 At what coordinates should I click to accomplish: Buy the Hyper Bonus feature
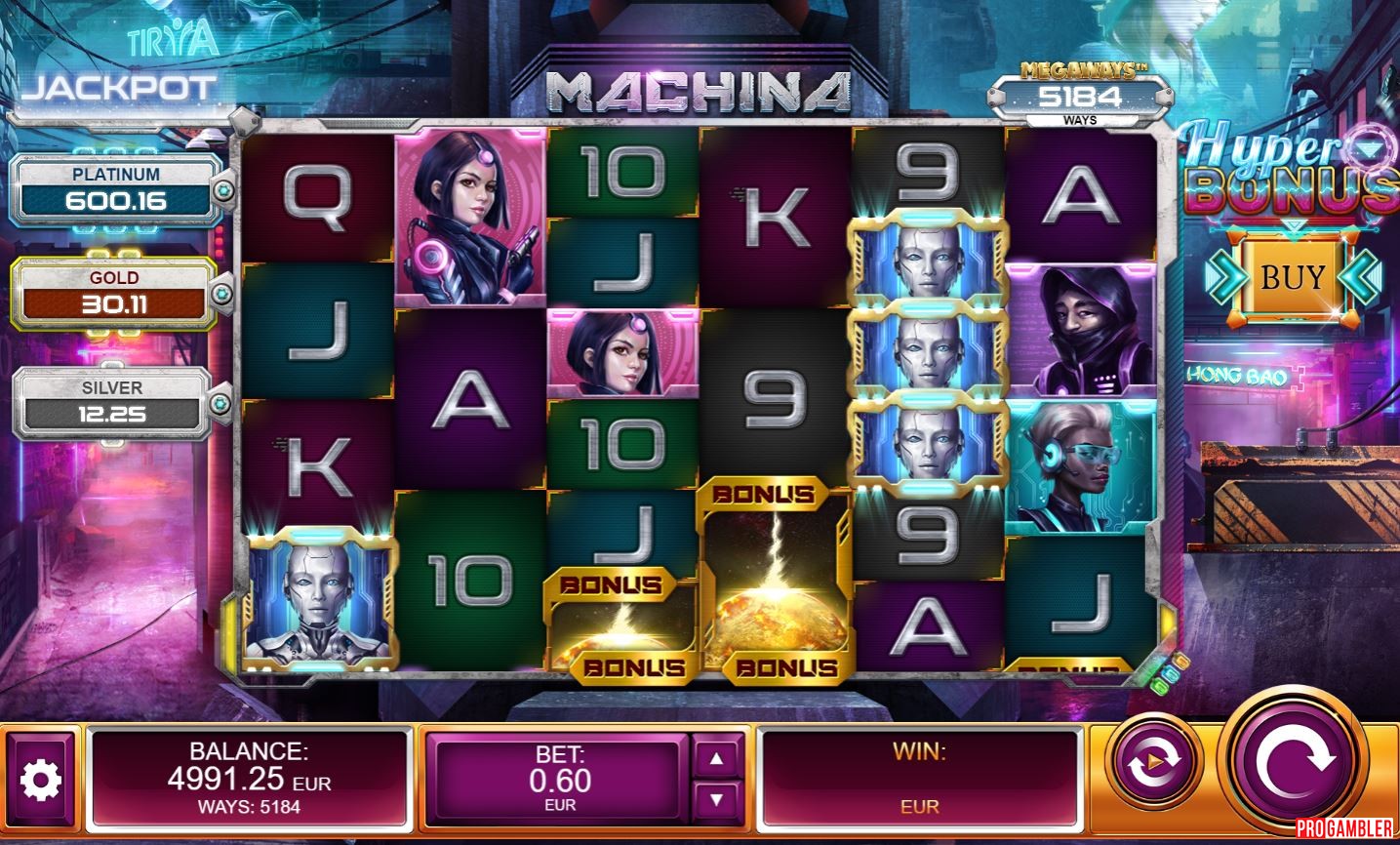click(1293, 278)
